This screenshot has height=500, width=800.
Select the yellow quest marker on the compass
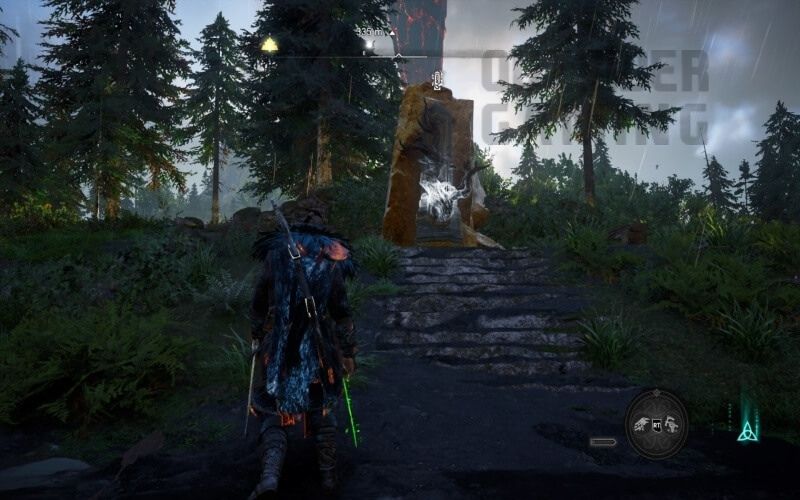(x=269, y=44)
